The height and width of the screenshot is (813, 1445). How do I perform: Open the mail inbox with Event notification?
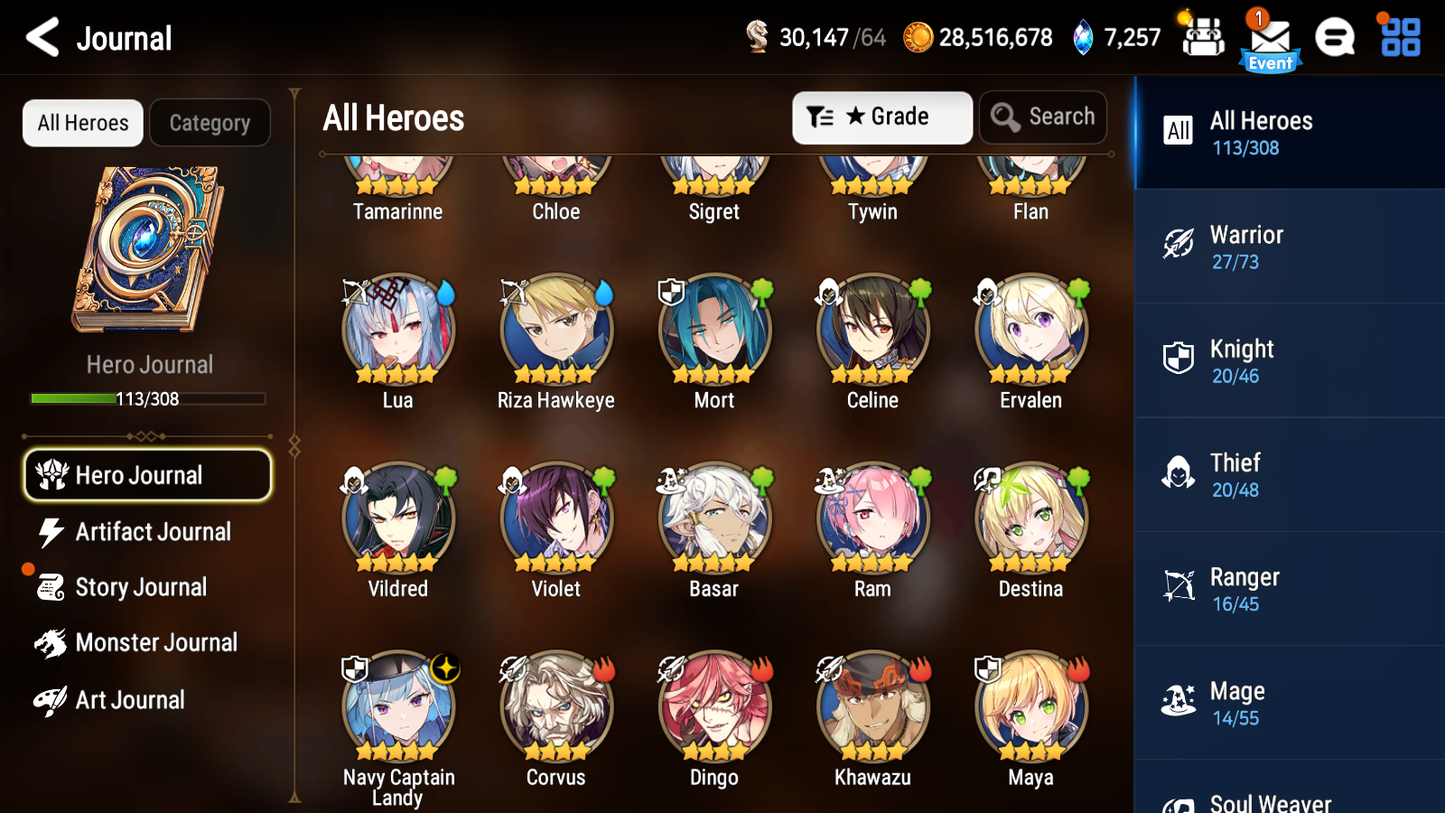(1270, 38)
